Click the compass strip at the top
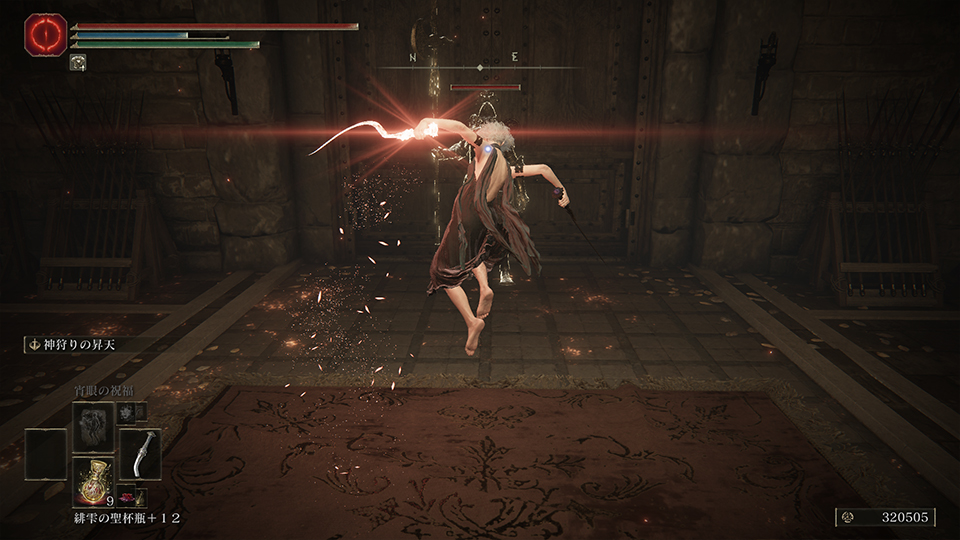Image resolution: width=960 pixels, height=540 pixels. (480, 67)
